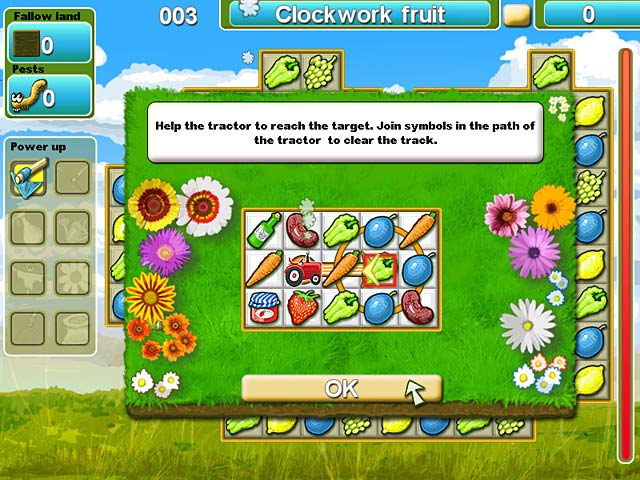Screen dimensions: 640x480
Task: Select the red tractor tile
Action: [x=302, y=269]
